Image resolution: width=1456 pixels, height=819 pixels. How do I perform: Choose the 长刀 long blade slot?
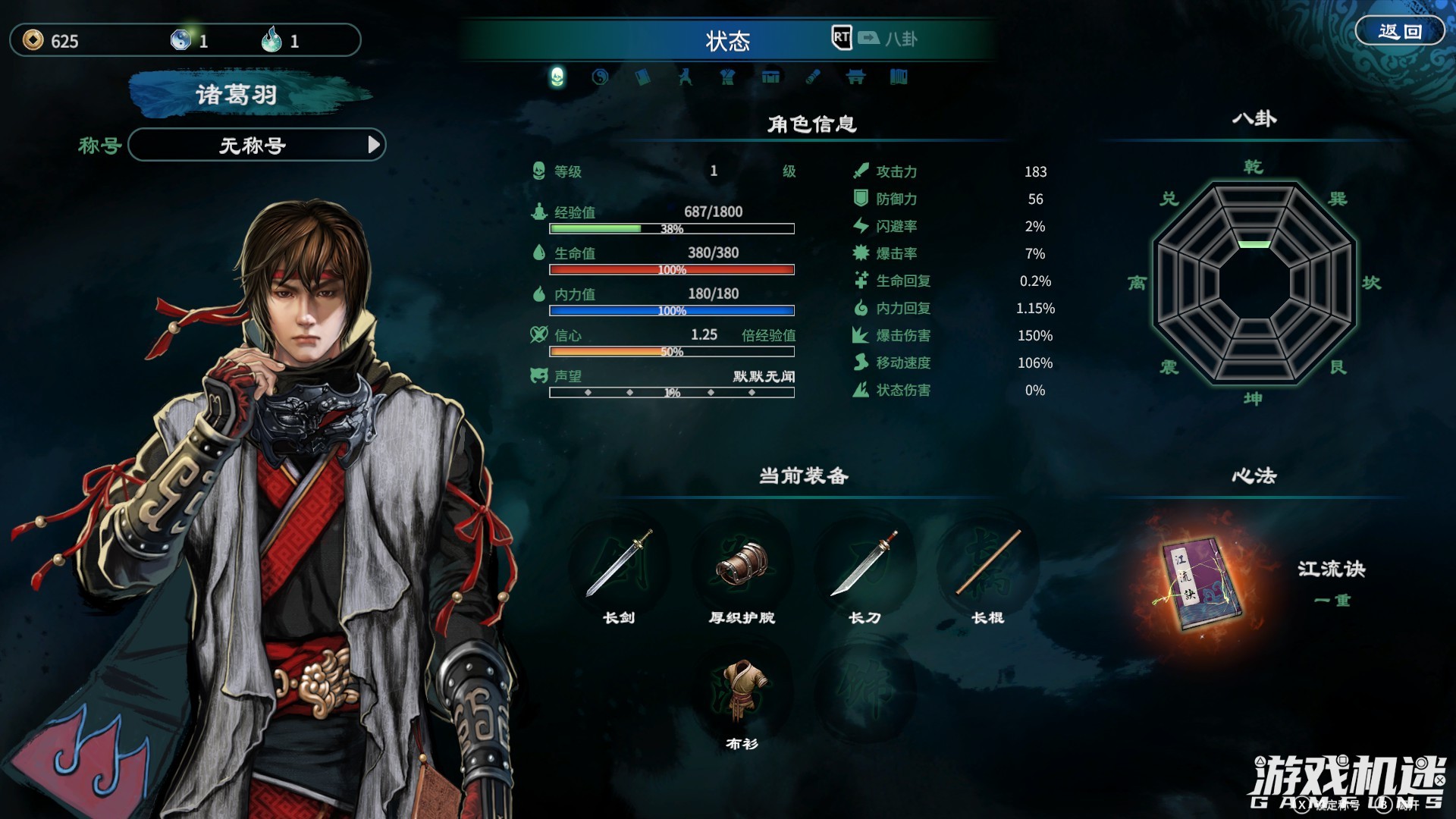864,565
